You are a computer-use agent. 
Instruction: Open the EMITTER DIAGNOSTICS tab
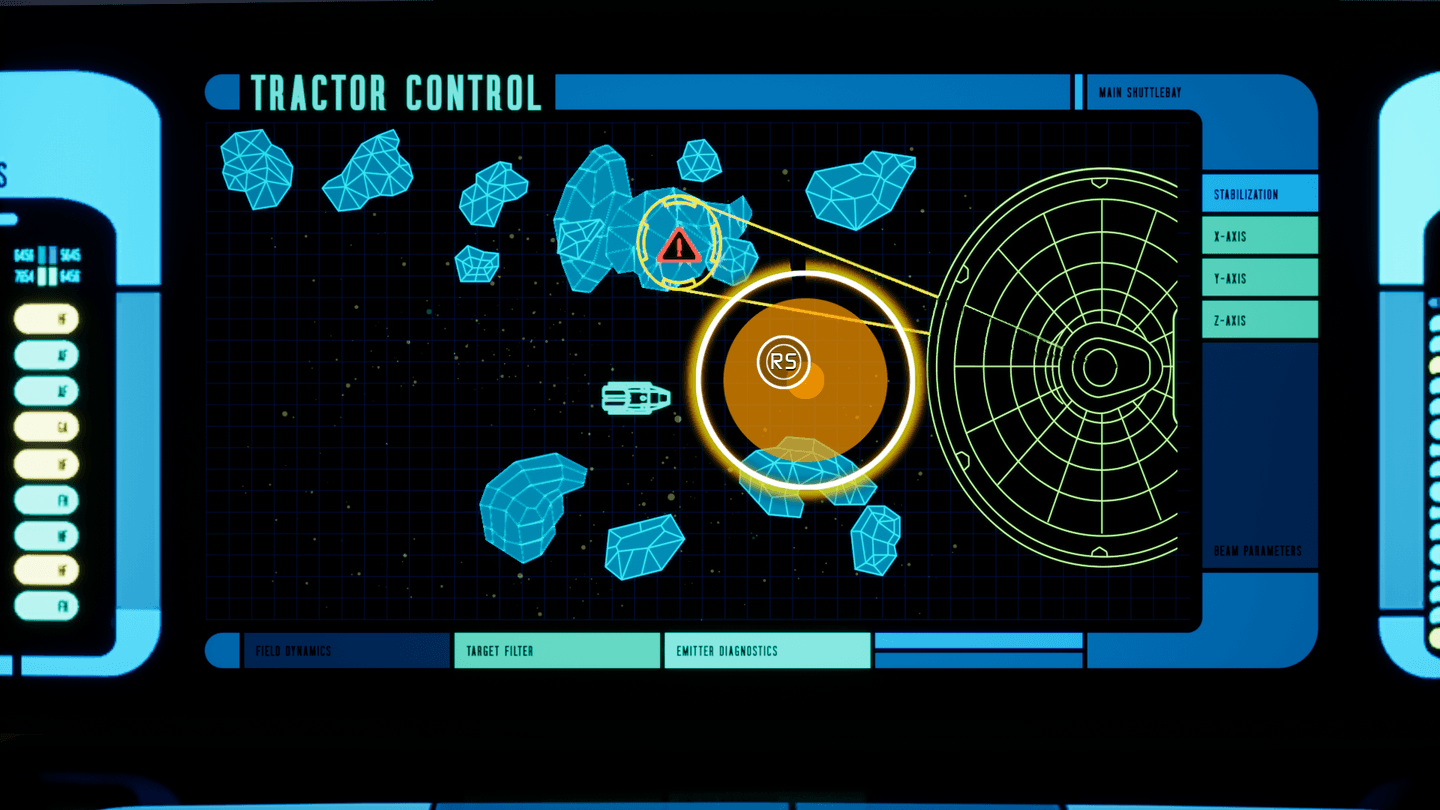(x=765, y=651)
